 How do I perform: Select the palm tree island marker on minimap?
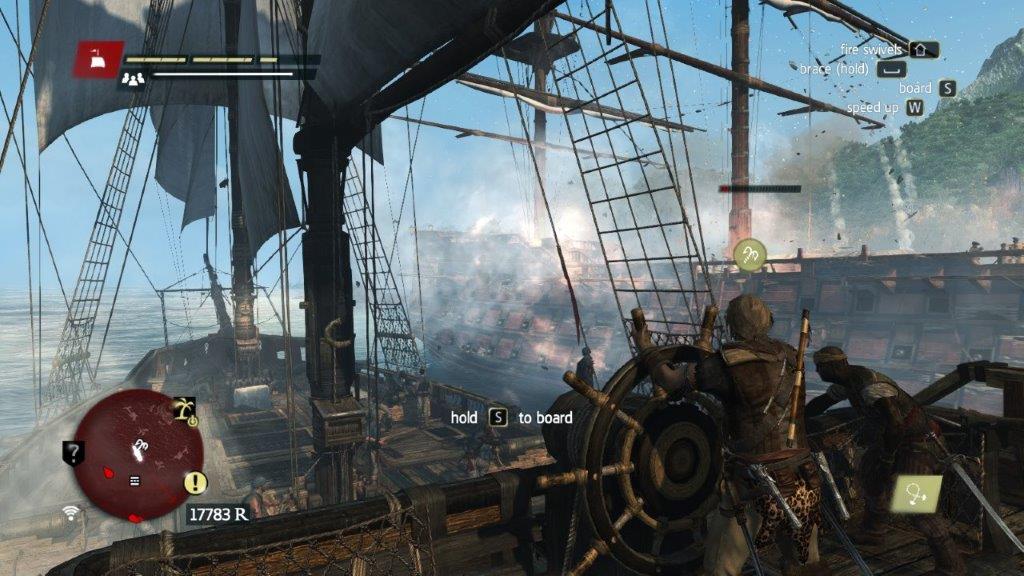185,408
